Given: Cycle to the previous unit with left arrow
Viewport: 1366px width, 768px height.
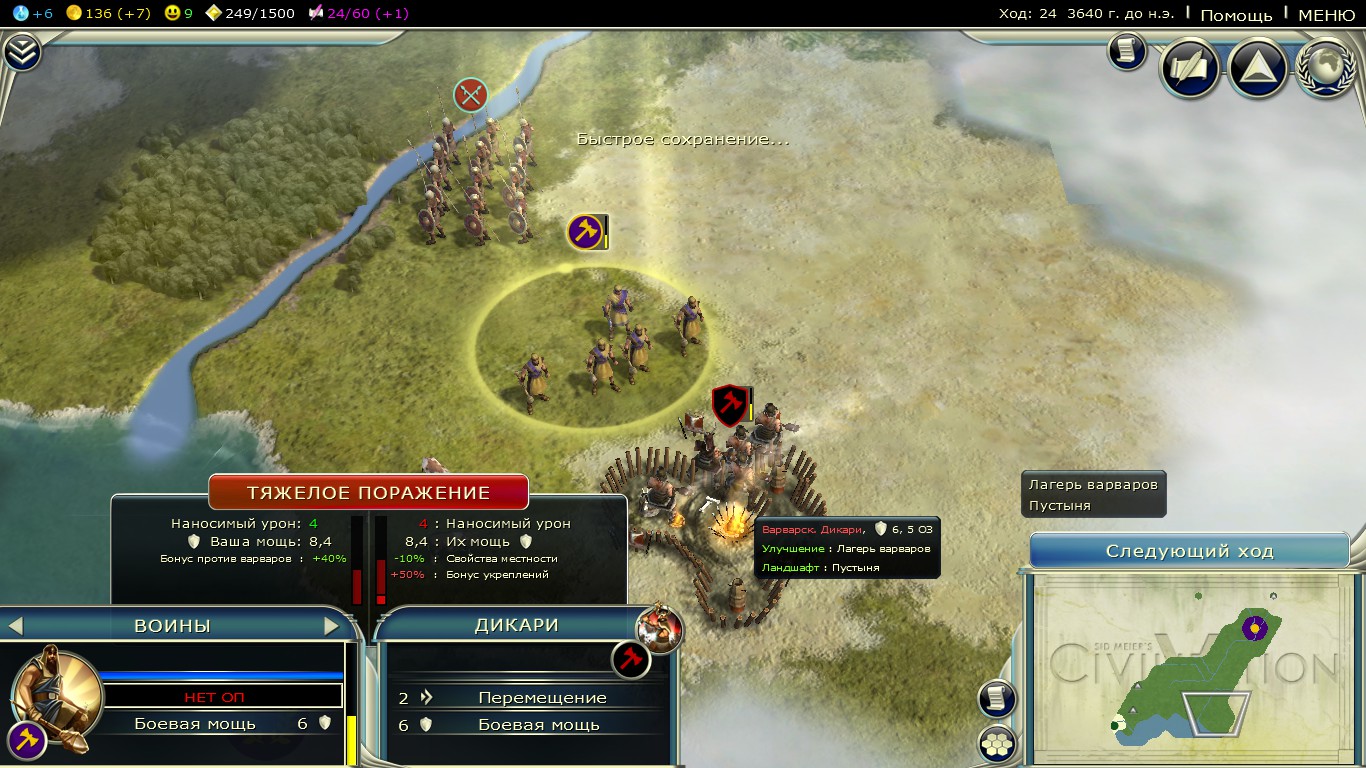Looking at the screenshot, I should [x=15, y=626].
